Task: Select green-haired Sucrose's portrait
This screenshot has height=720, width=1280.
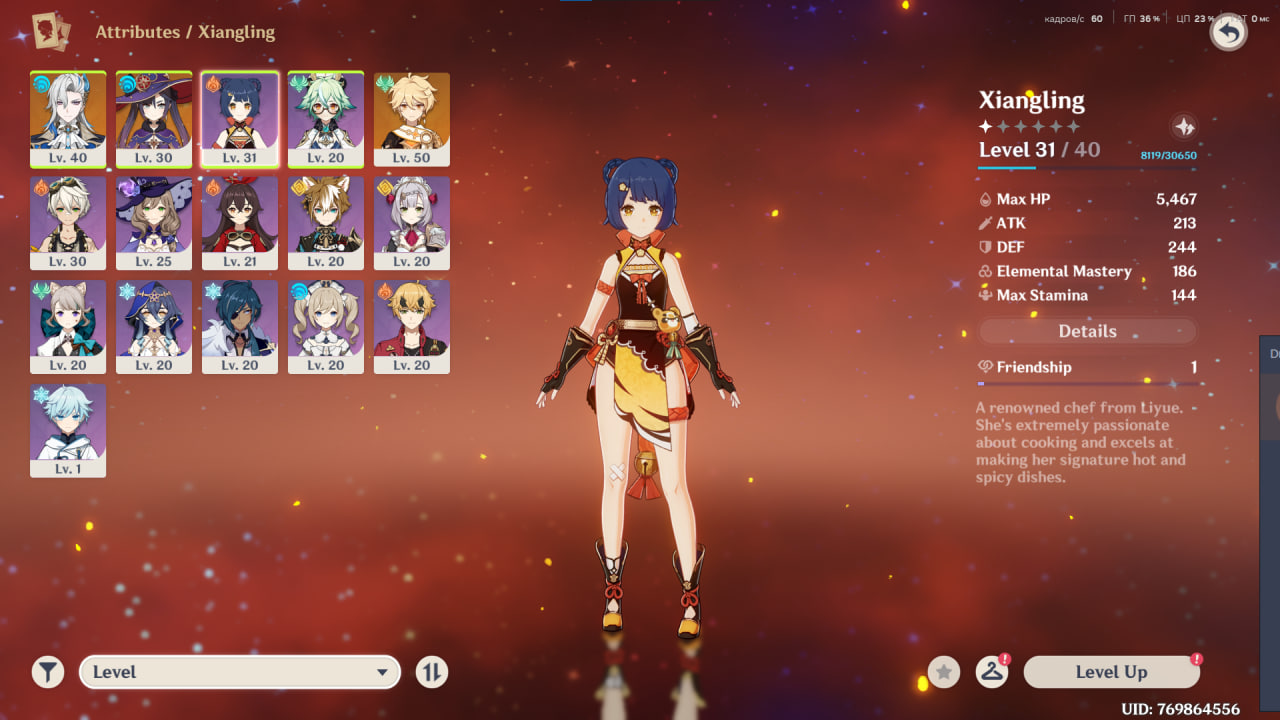Action: (x=326, y=119)
